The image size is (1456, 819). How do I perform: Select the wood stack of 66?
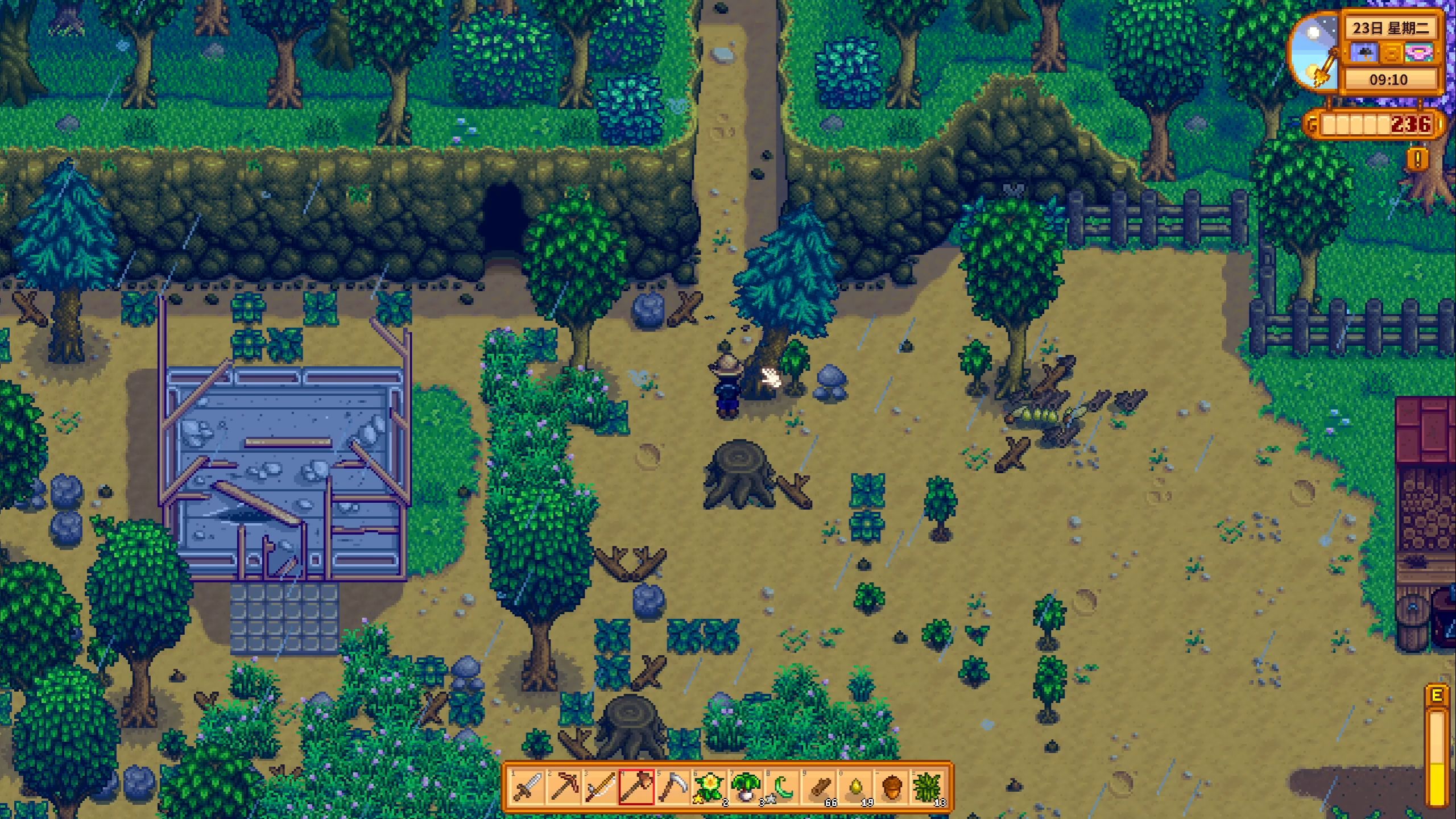click(x=819, y=788)
